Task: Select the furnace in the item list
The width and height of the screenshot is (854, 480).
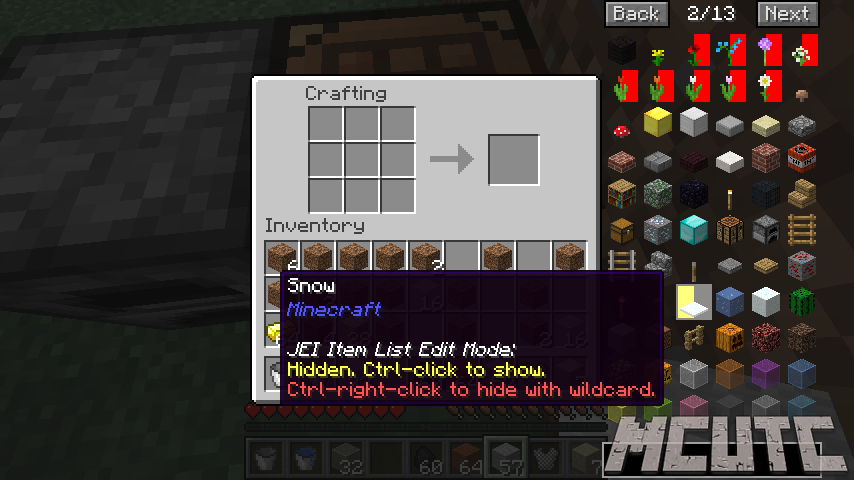Action: [x=765, y=229]
